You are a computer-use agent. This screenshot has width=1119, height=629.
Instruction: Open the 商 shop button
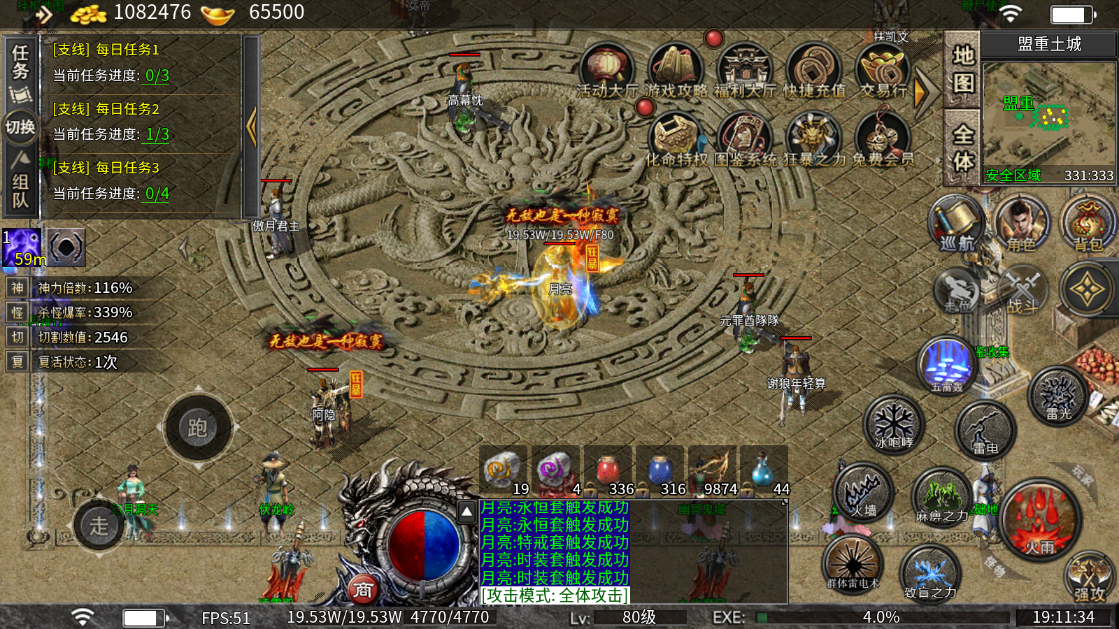click(364, 588)
